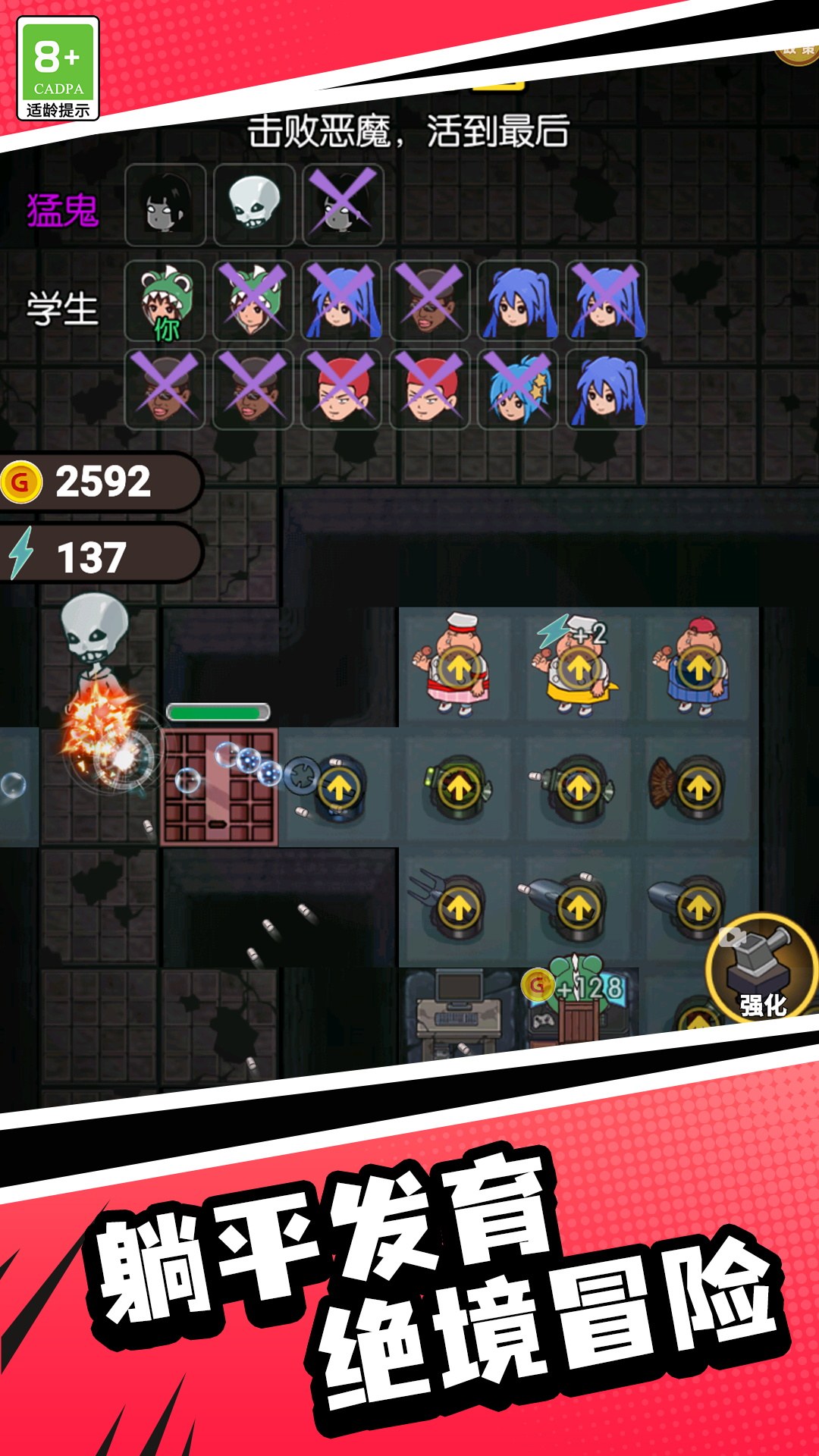
Task: Click the upgrade arrow on the red-cap worker
Action: pyautogui.click(x=698, y=669)
